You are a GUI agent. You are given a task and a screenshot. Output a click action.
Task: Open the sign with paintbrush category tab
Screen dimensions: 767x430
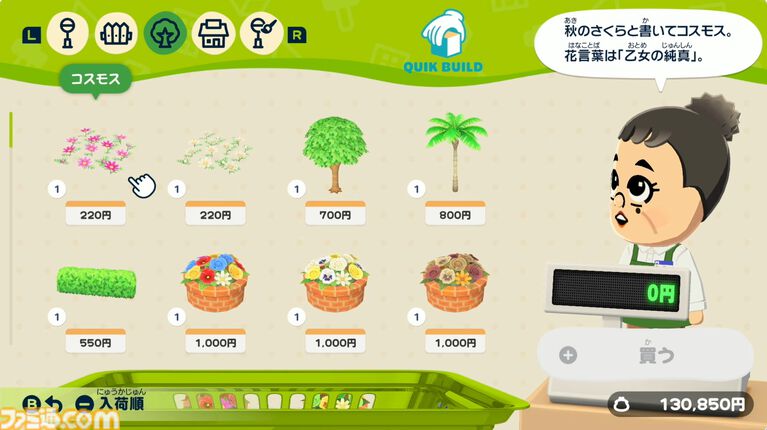click(x=261, y=34)
